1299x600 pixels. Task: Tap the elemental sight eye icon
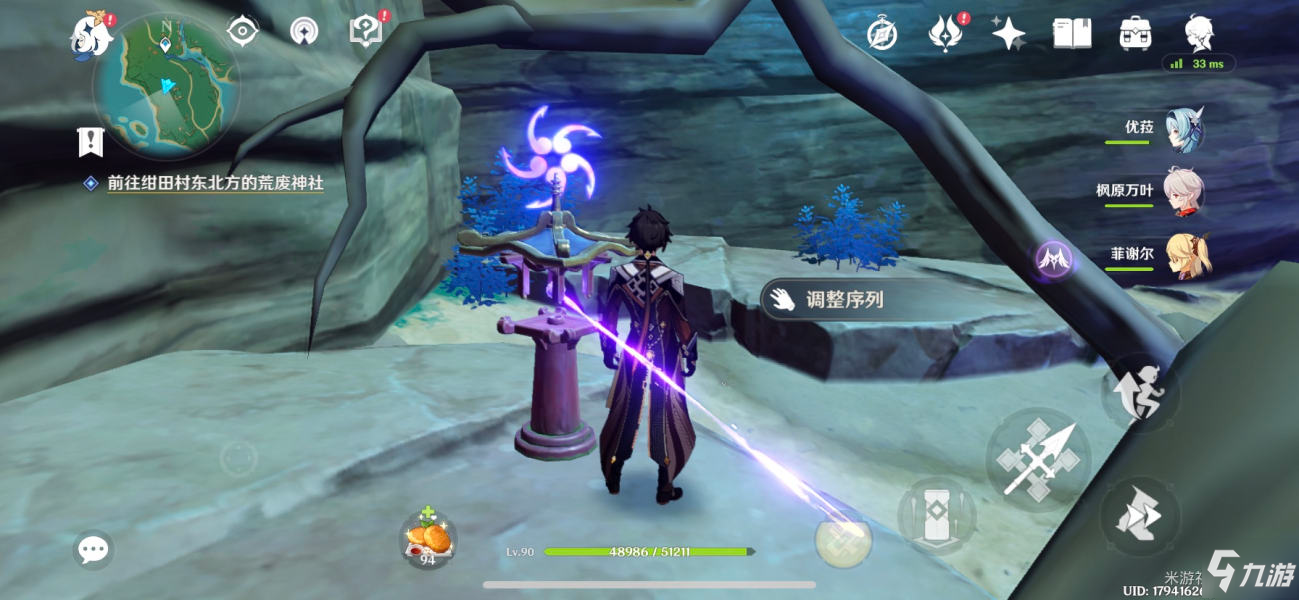tap(242, 31)
